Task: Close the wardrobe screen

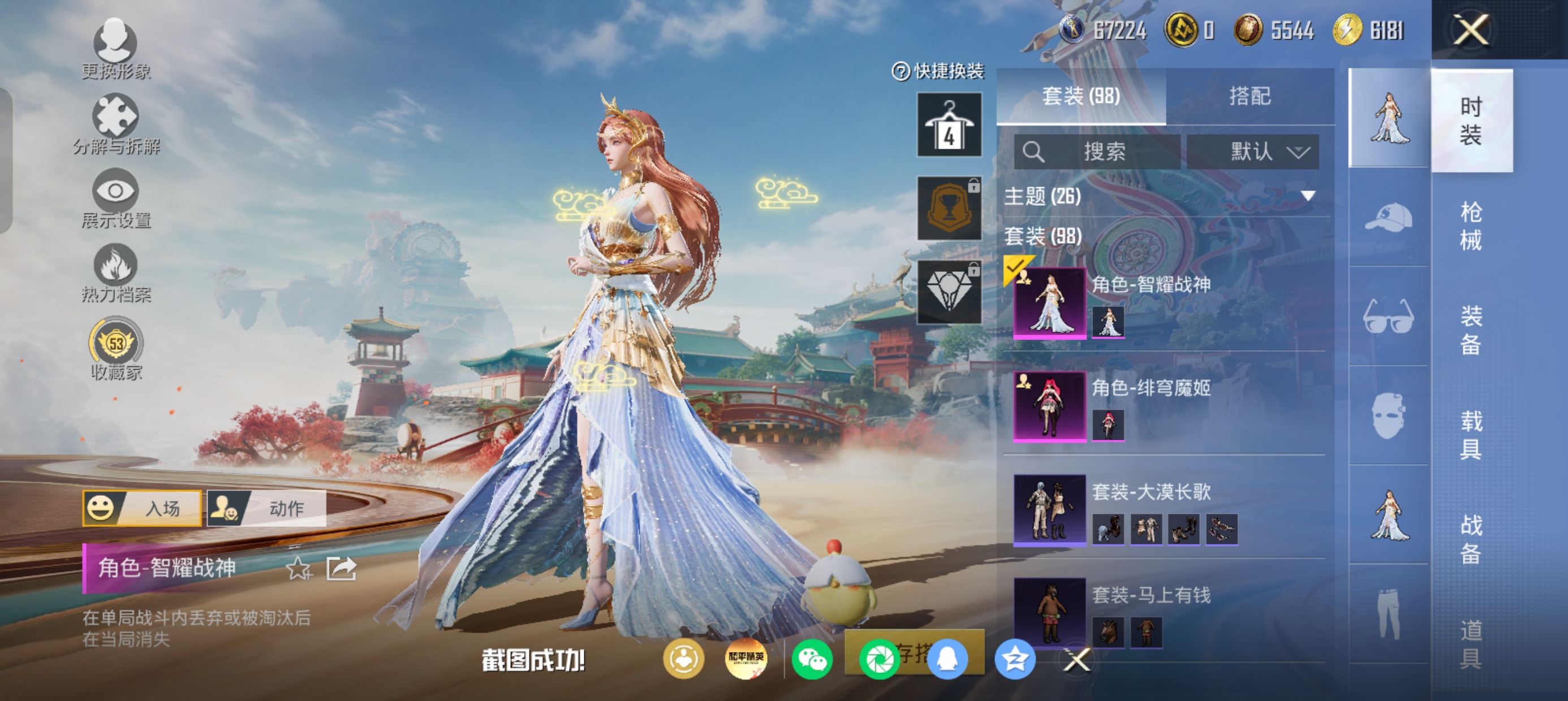Action: (1471, 29)
